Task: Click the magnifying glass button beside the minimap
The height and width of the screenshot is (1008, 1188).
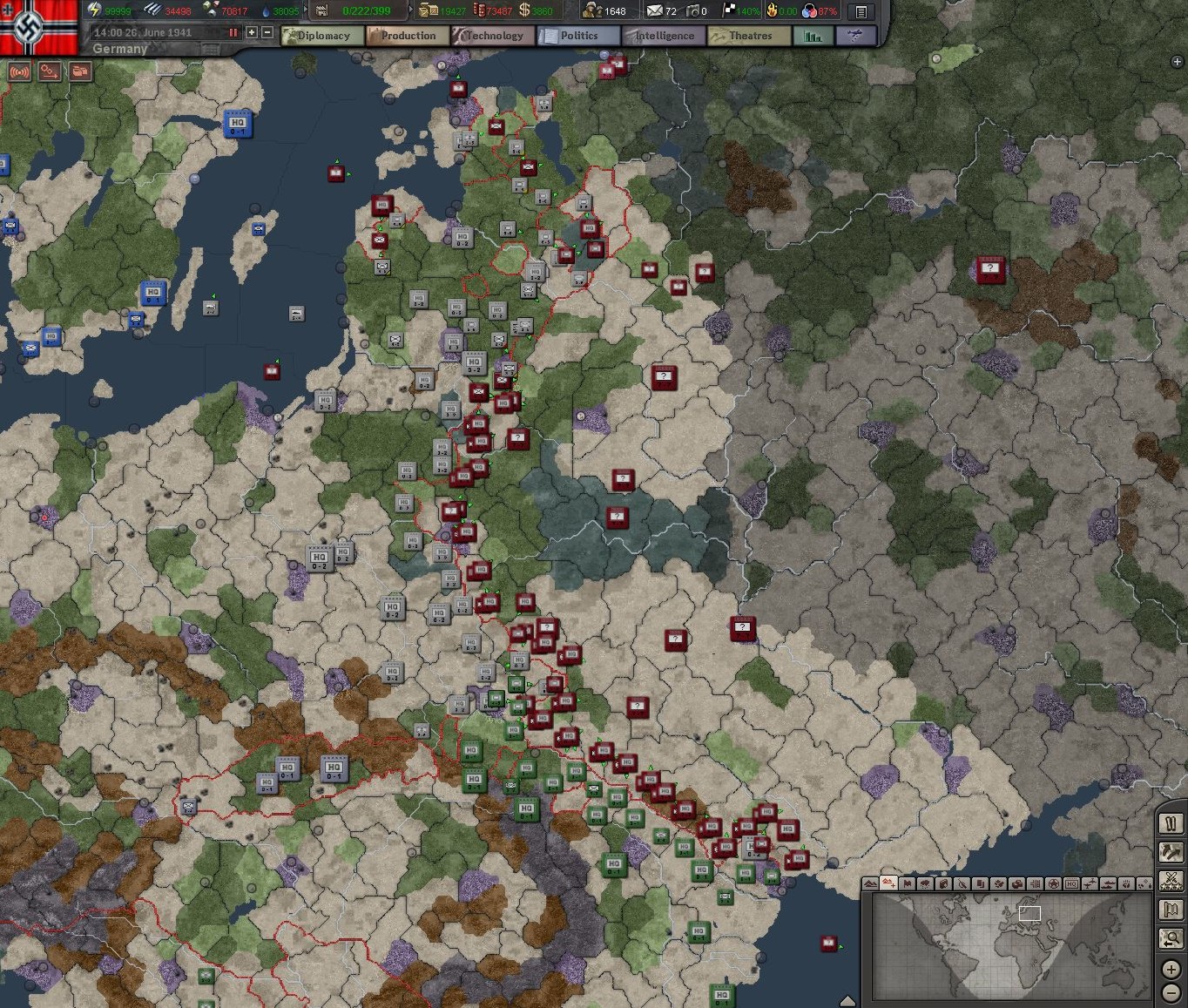Action: pyautogui.click(x=1171, y=938)
